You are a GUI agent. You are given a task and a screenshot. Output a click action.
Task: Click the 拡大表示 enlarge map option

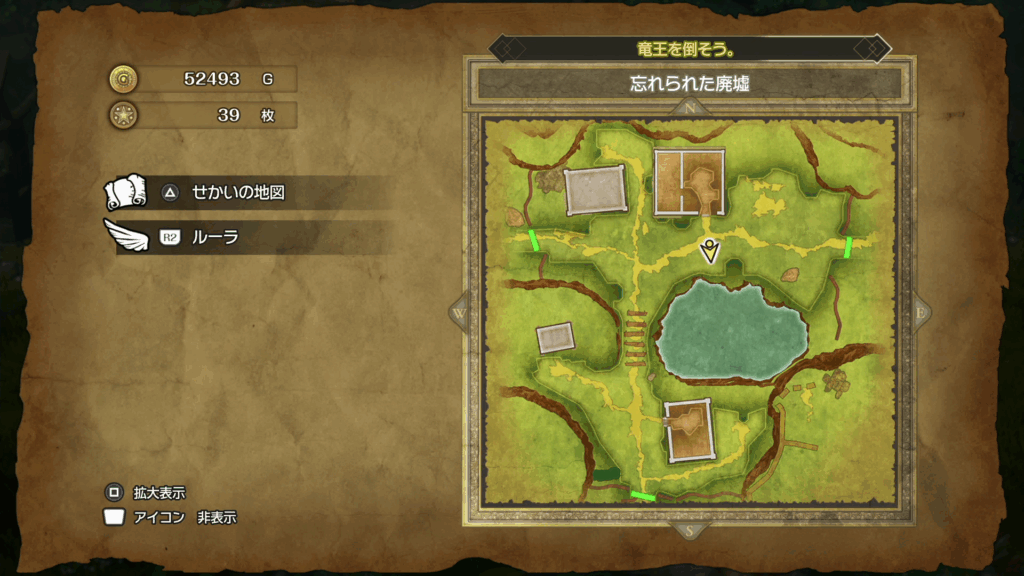tap(159, 493)
